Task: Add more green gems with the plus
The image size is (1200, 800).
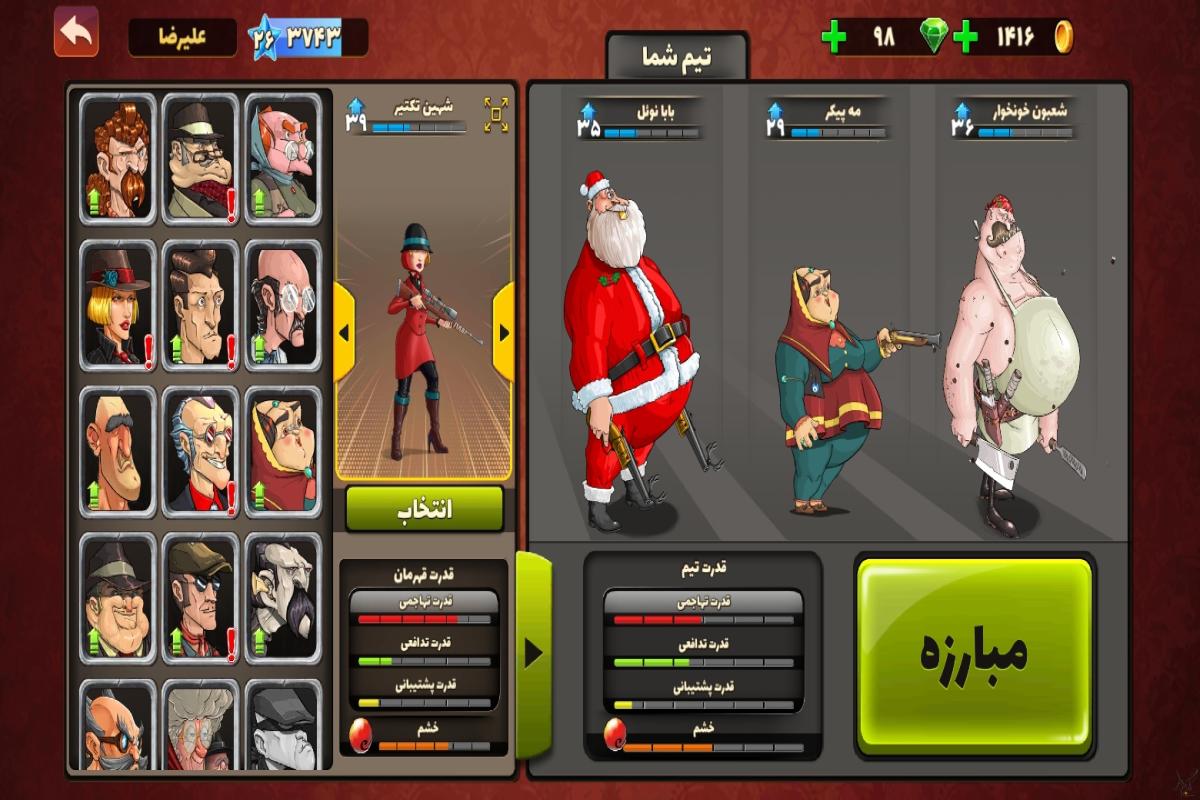Action: 833,38
